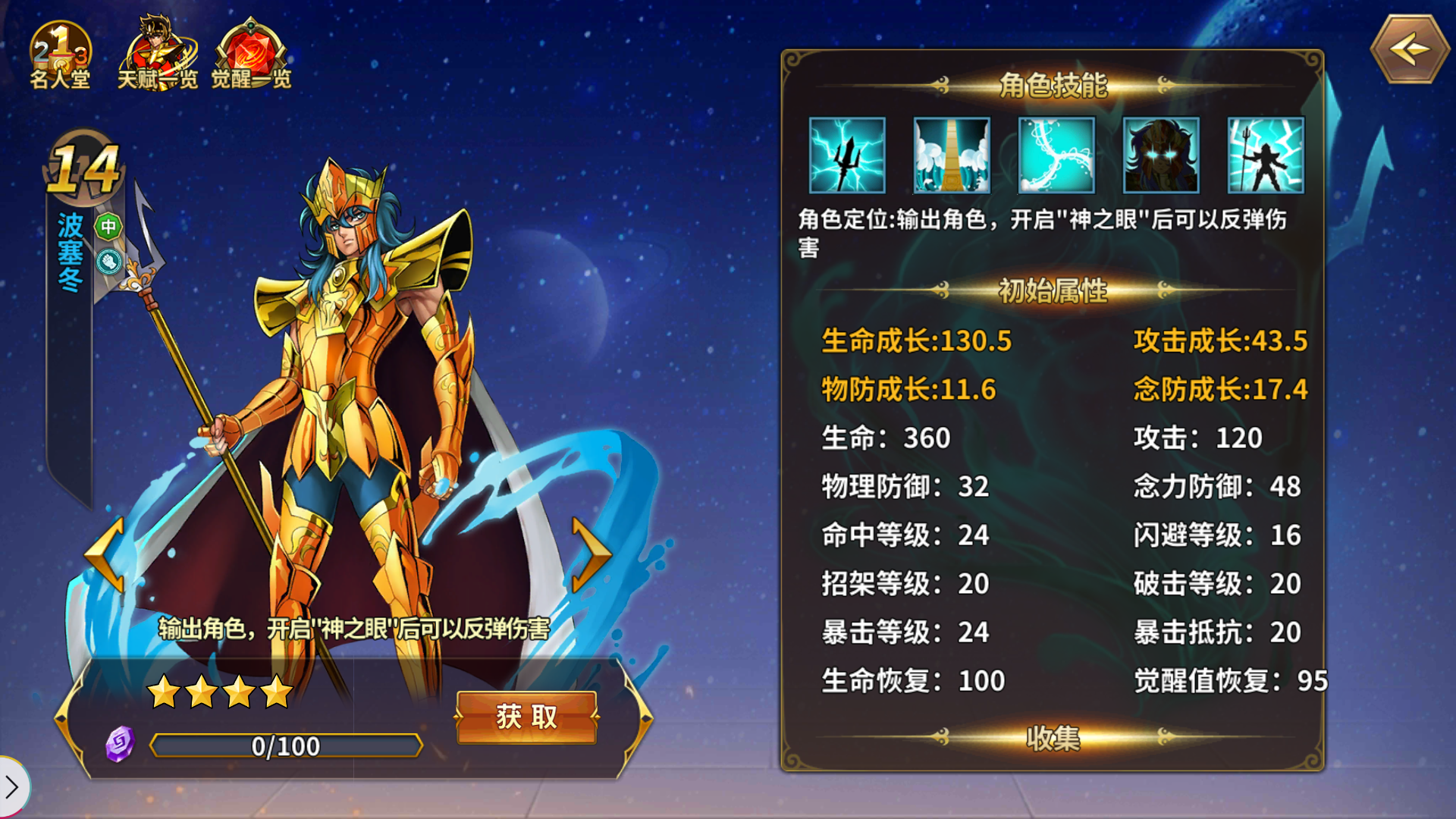Check the last trident silhouette skill icon
The width and height of the screenshot is (1456, 819).
click(1265, 155)
